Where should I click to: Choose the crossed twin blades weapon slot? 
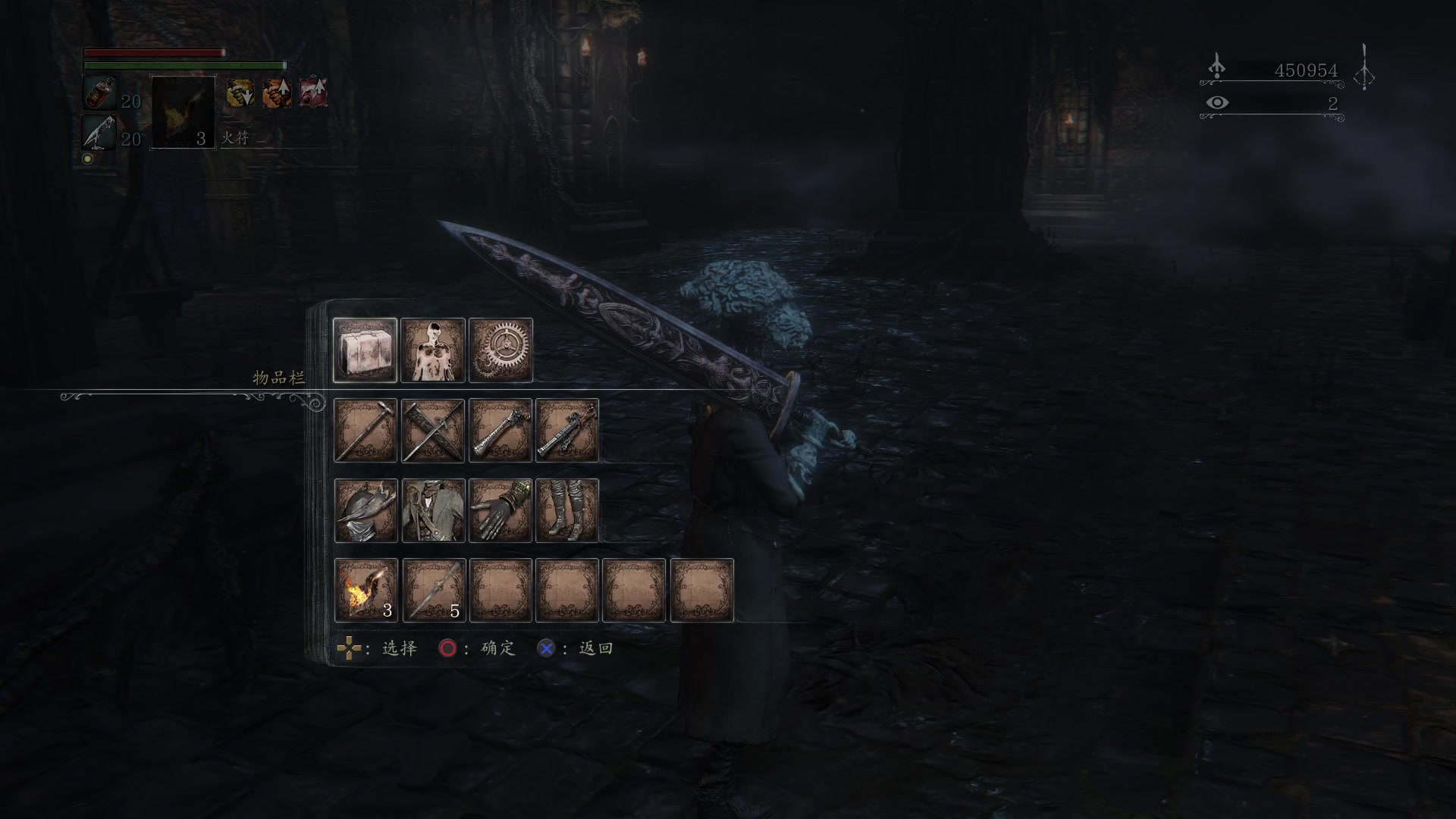[x=432, y=430]
